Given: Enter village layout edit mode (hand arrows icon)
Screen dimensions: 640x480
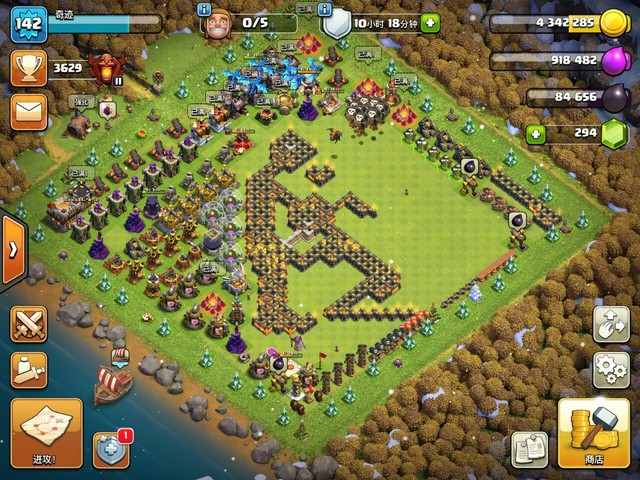Looking at the screenshot, I should click(611, 324).
